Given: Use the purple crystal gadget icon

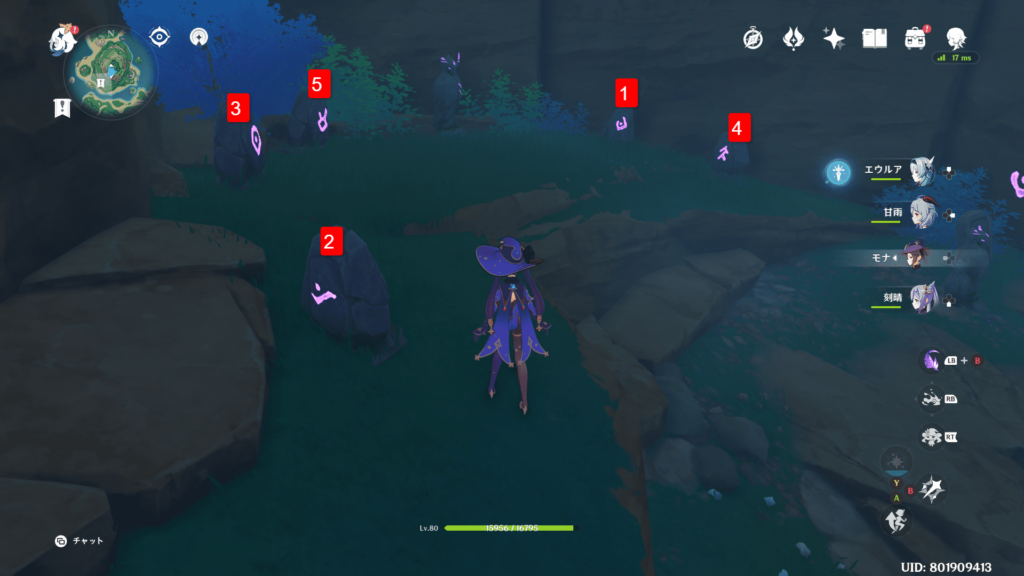Looking at the screenshot, I should coord(931,361).
